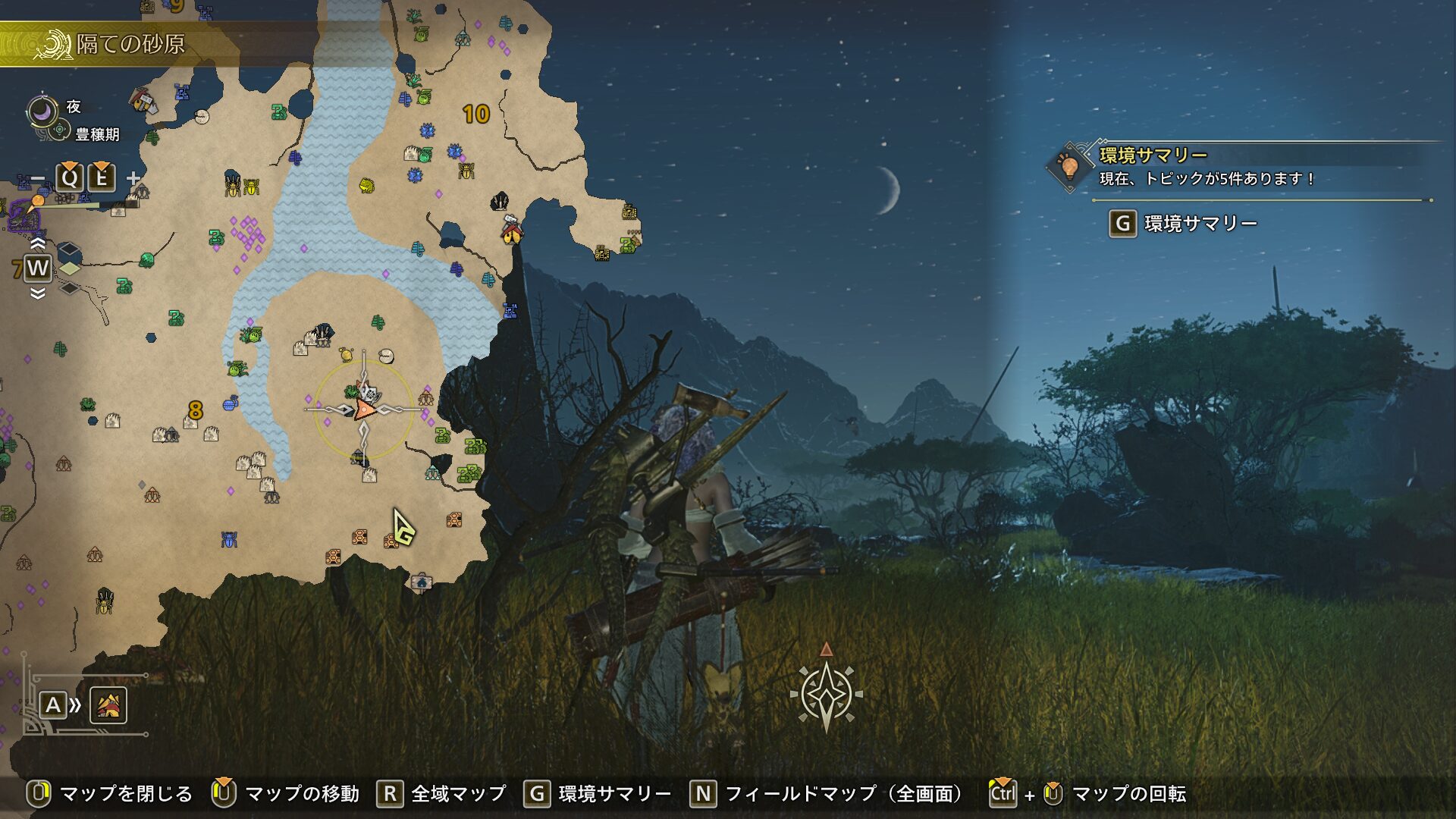Select the blue signpost camp marker at the south edge

point(421,582)
